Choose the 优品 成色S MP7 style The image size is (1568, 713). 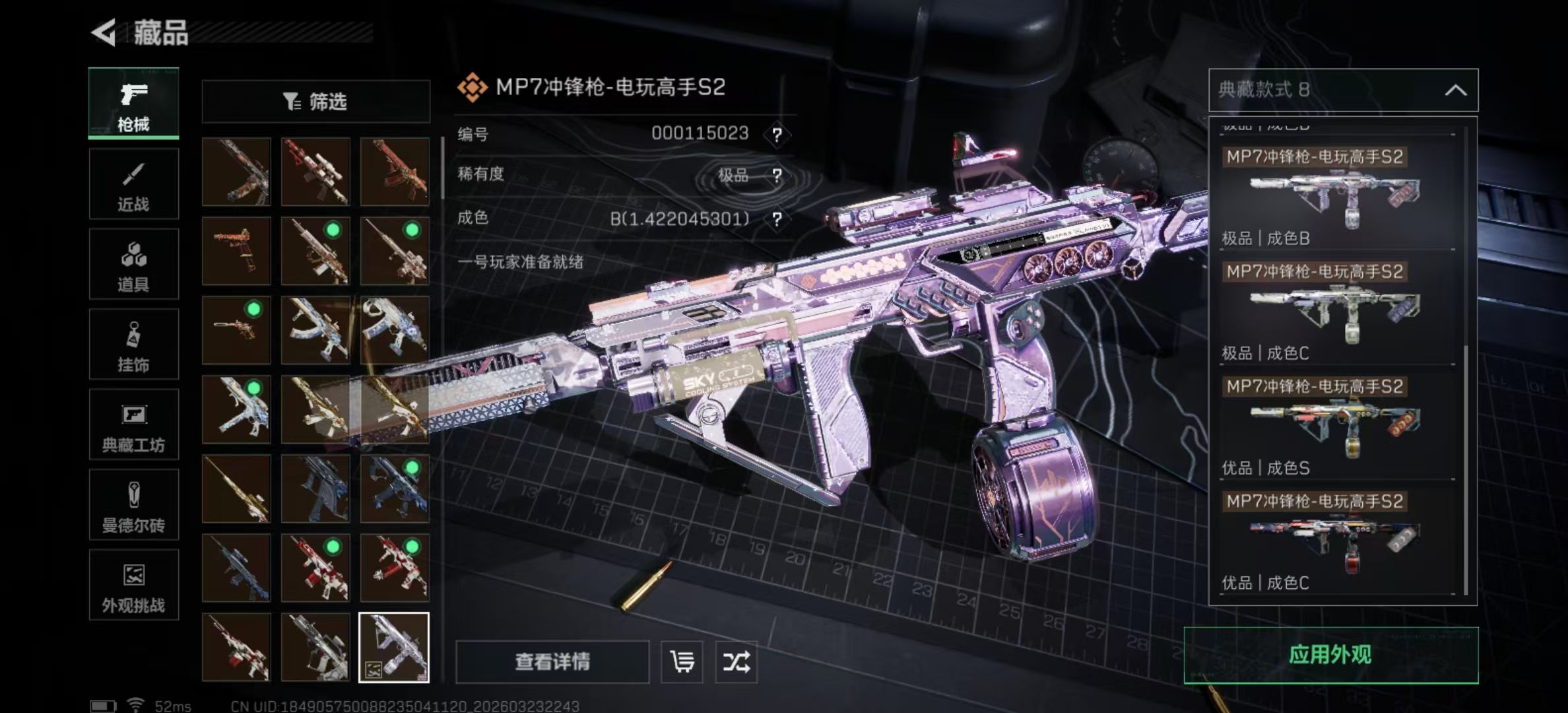(x=1337, y=425)
